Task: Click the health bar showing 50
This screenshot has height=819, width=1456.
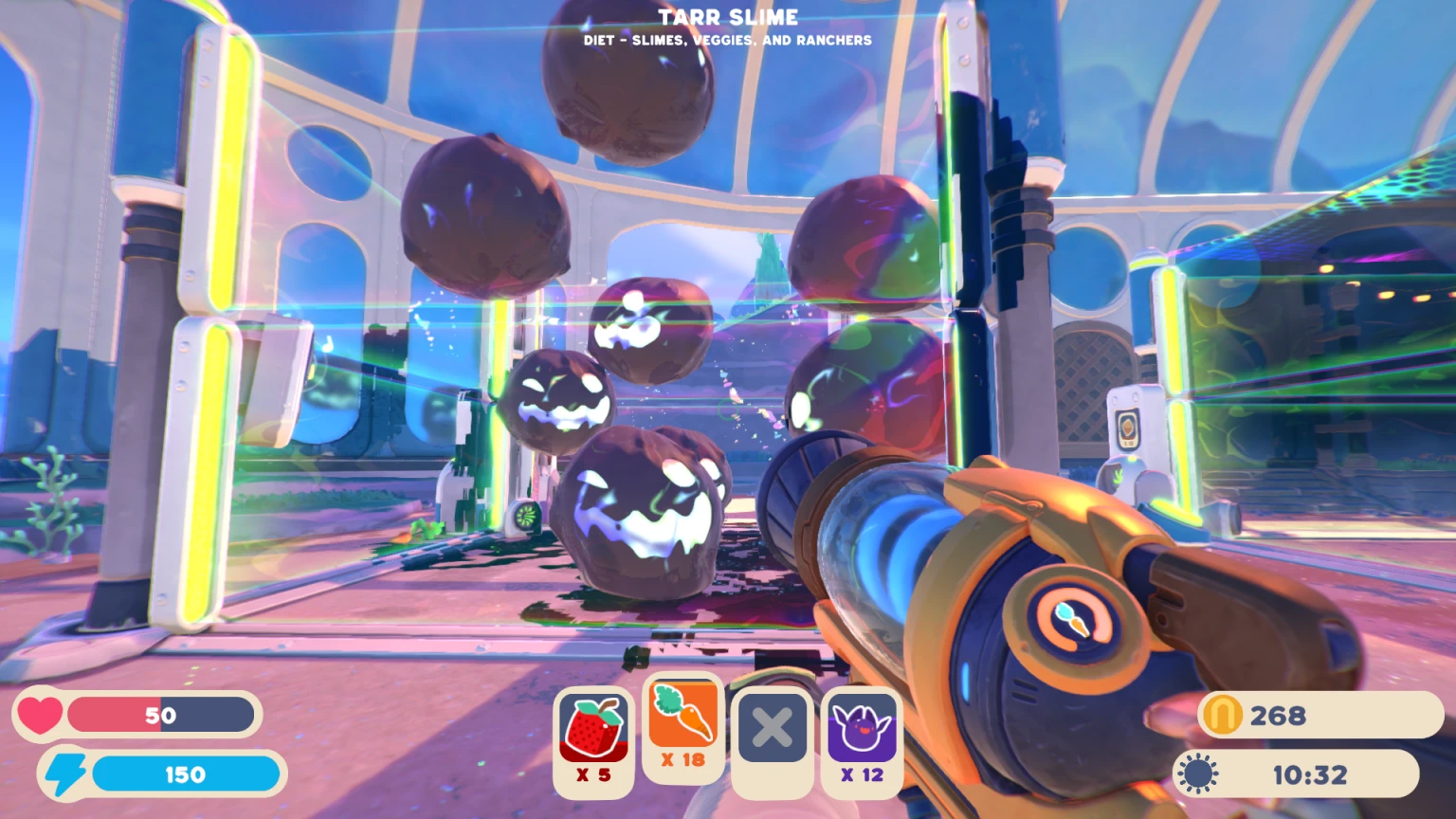Action: [163, 715]
